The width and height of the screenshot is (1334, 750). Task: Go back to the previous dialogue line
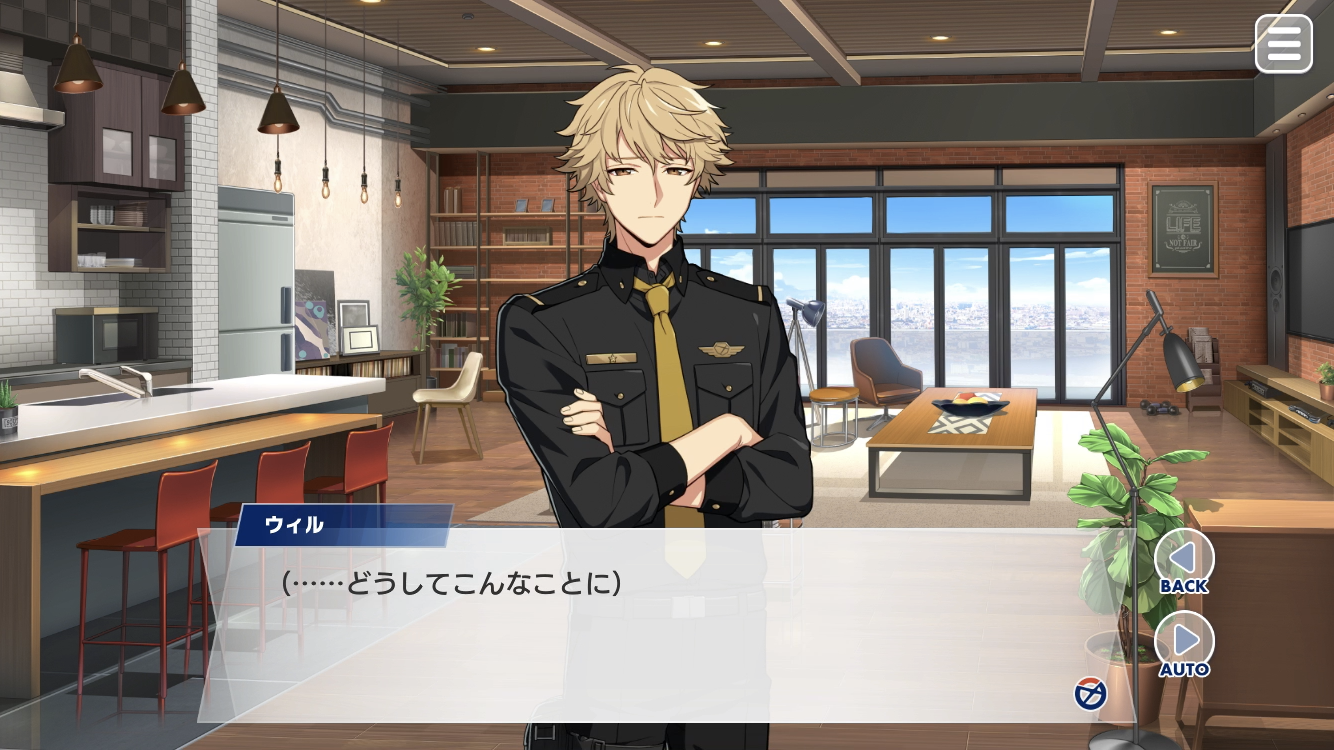click(1184, 561)
